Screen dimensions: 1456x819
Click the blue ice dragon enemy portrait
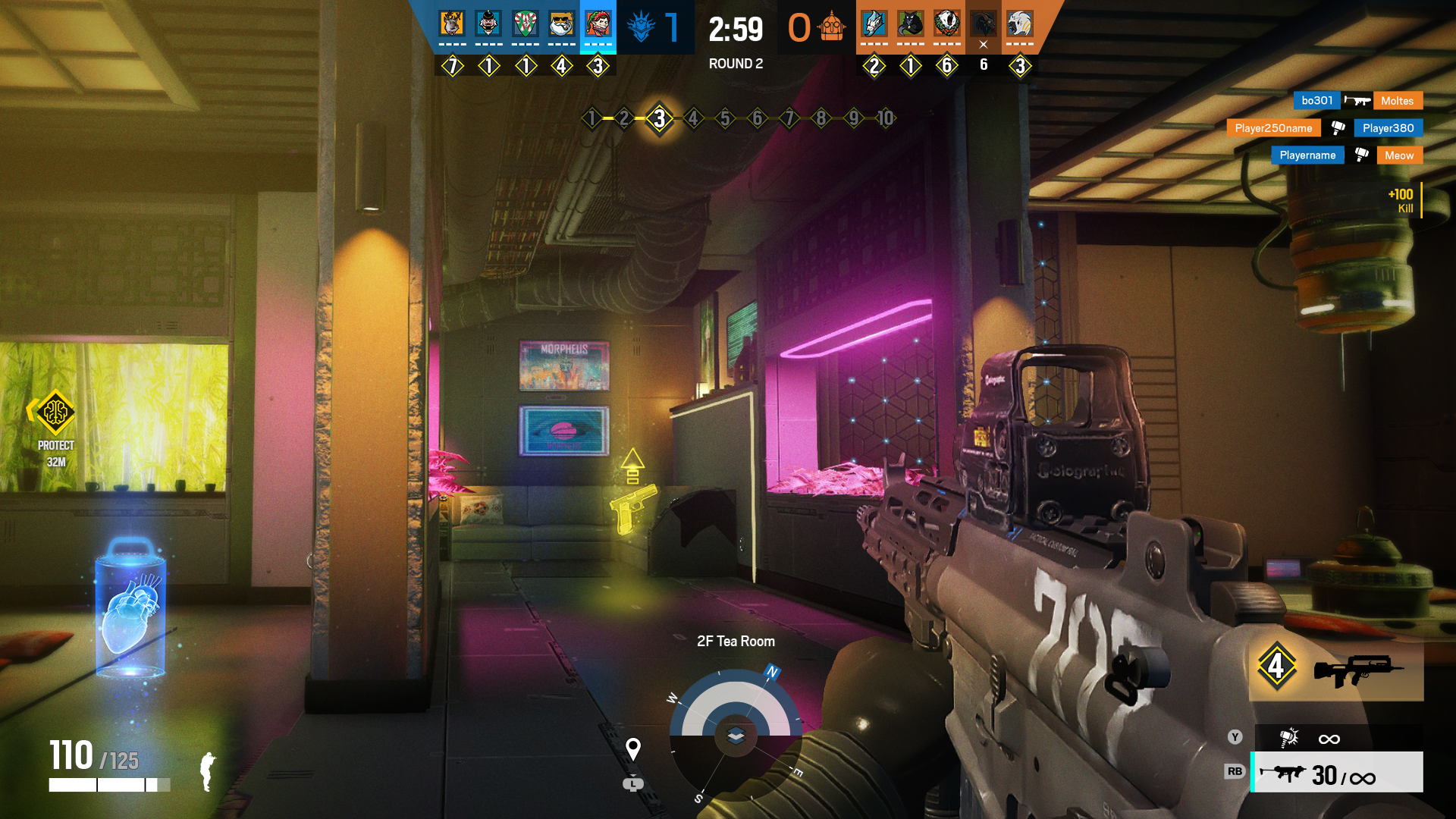click(874, 24)
